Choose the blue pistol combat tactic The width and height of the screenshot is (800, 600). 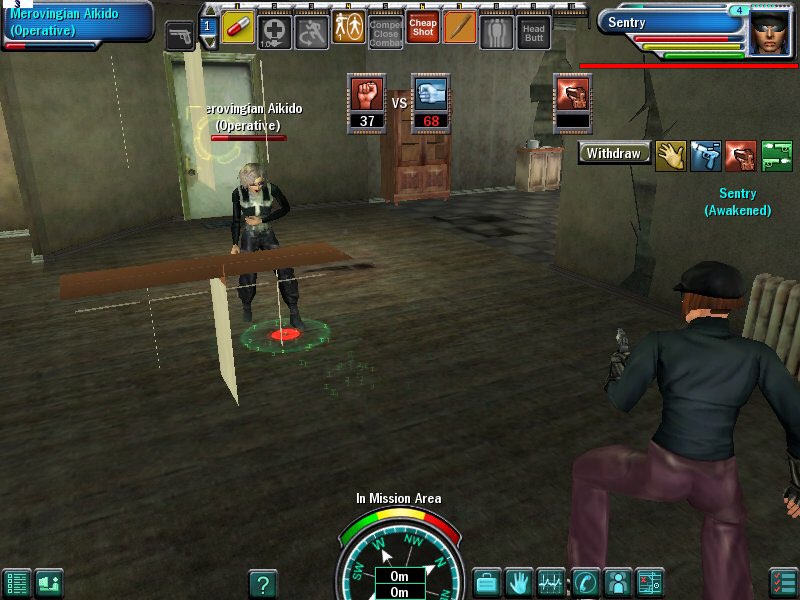point(705,155)
